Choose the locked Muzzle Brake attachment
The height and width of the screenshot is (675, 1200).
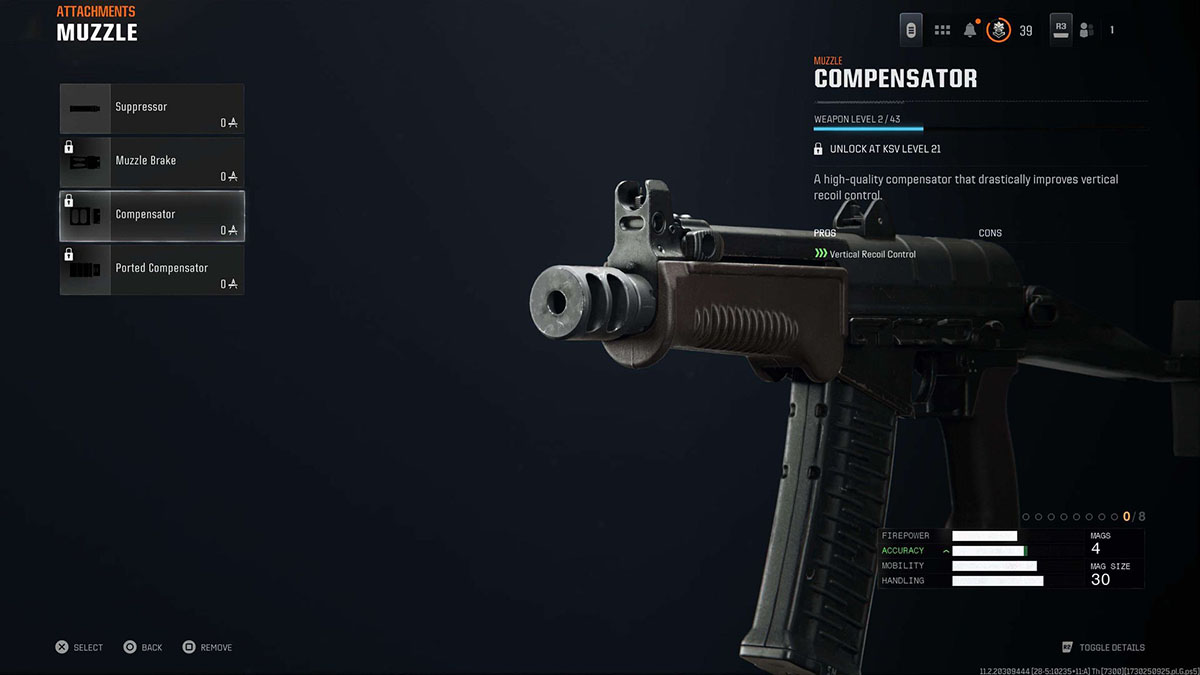[151, 162]
